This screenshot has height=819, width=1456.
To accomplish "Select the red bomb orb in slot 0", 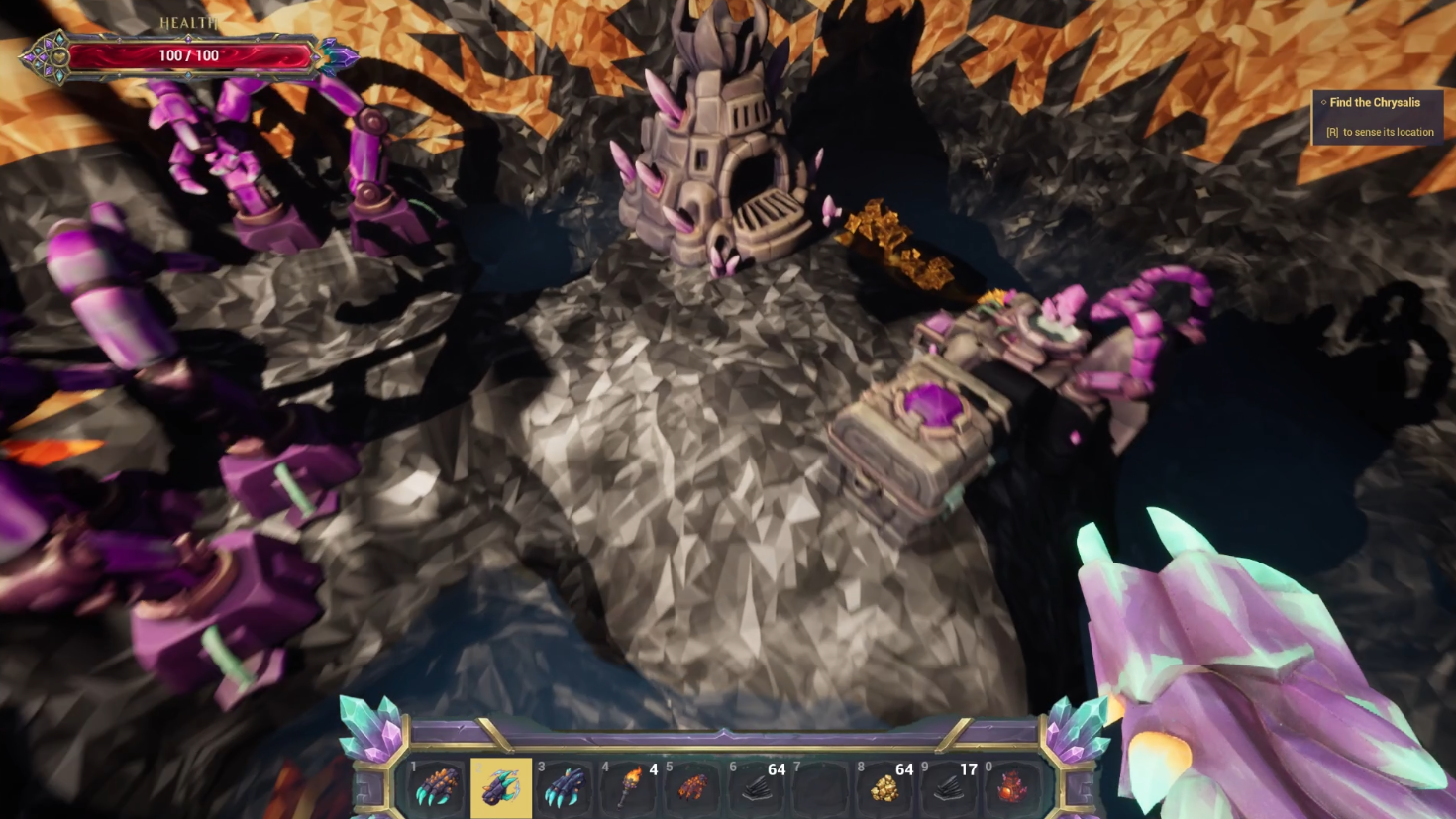I will click(x=1013, y=789).
